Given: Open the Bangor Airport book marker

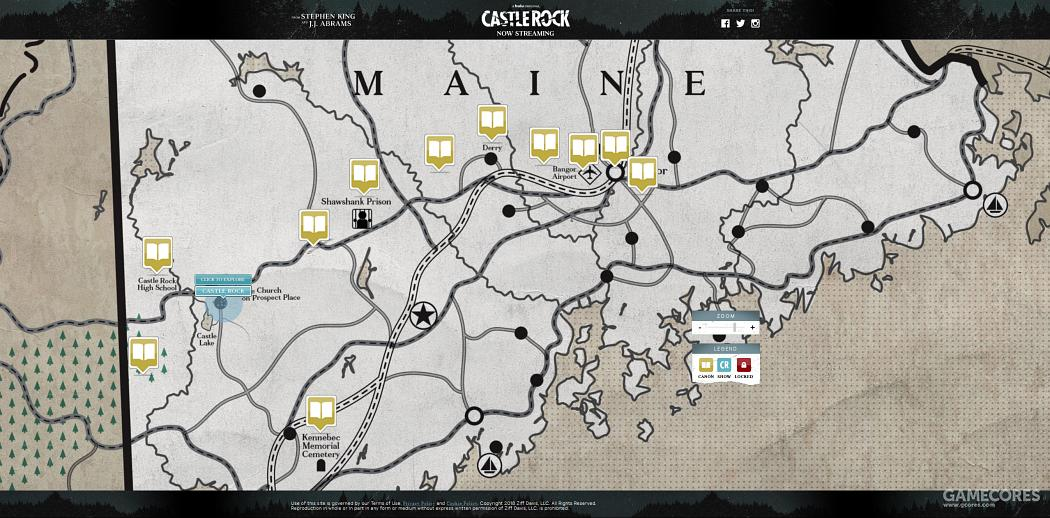Looking at the screenshot, I should (583, 150).
